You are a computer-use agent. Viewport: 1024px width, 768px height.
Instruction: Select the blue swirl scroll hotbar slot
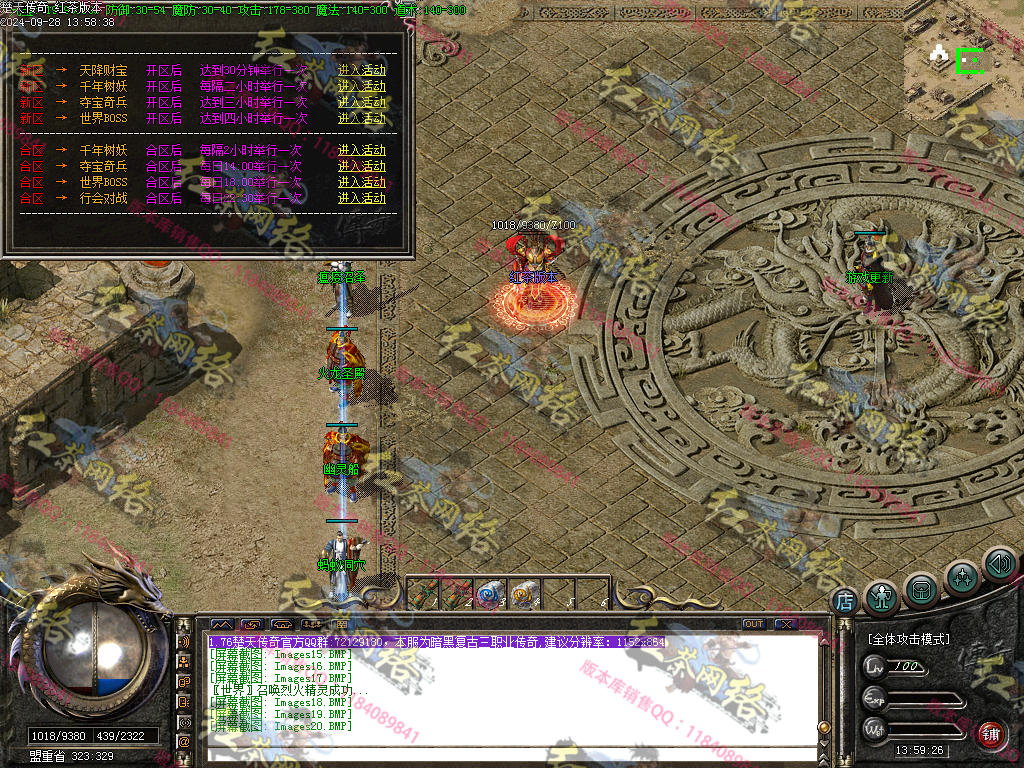[x=488, y=594]
